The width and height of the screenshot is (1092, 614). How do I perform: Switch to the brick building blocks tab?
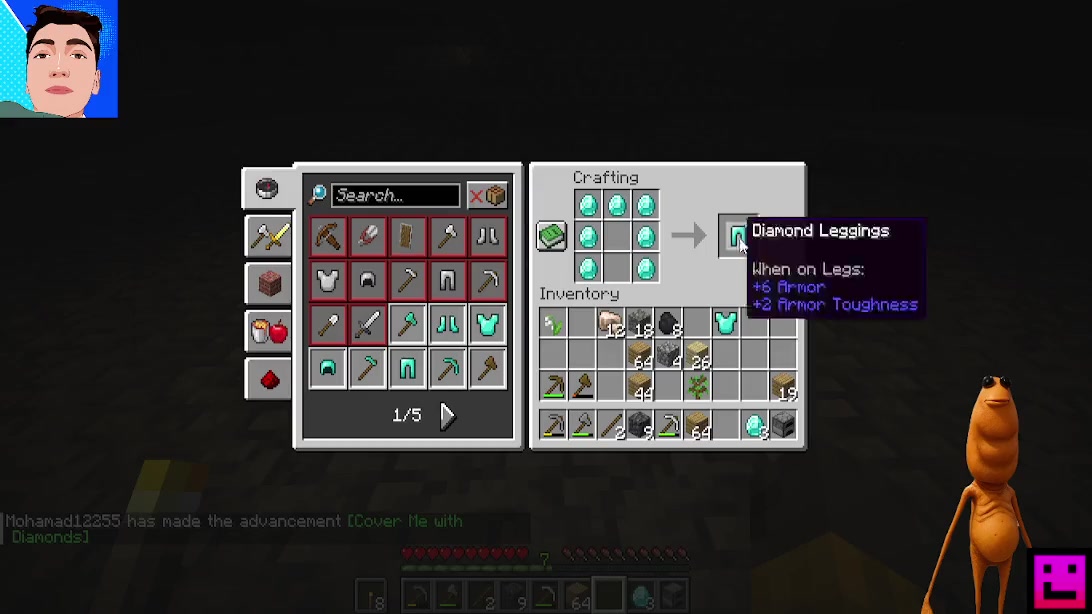268,284
